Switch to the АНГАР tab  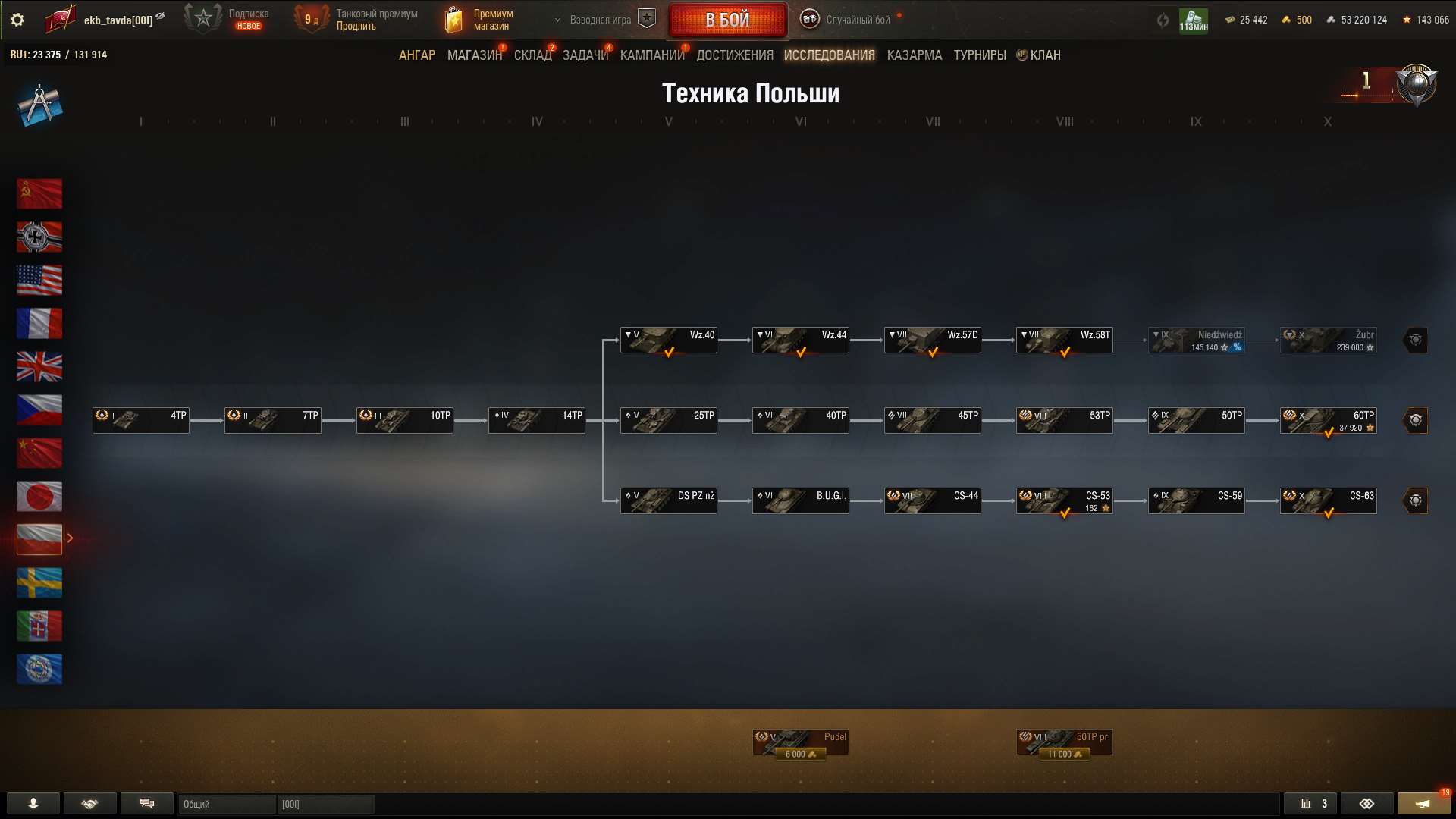click(416, 55)
